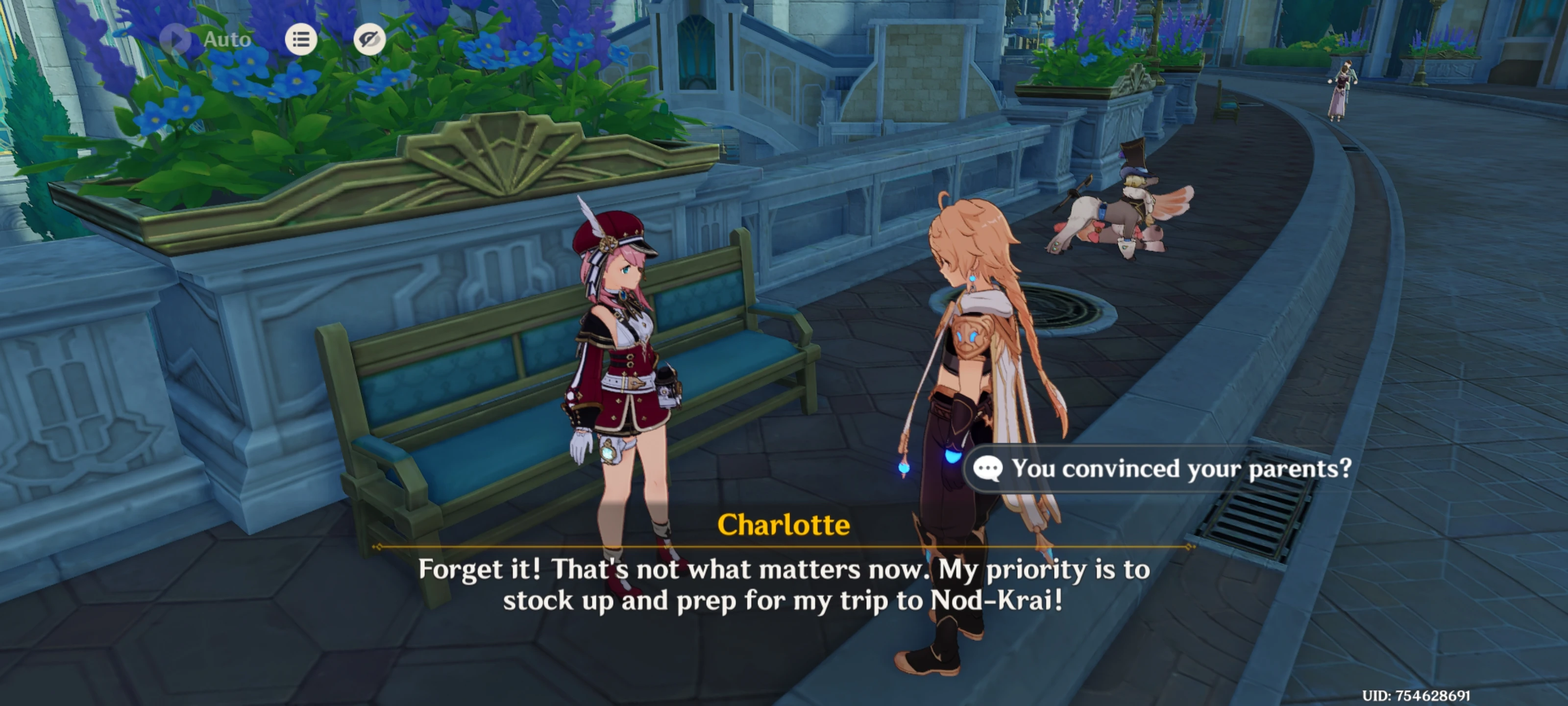
Task: Tap the list icon in the top bar
Action: (301, 39)
